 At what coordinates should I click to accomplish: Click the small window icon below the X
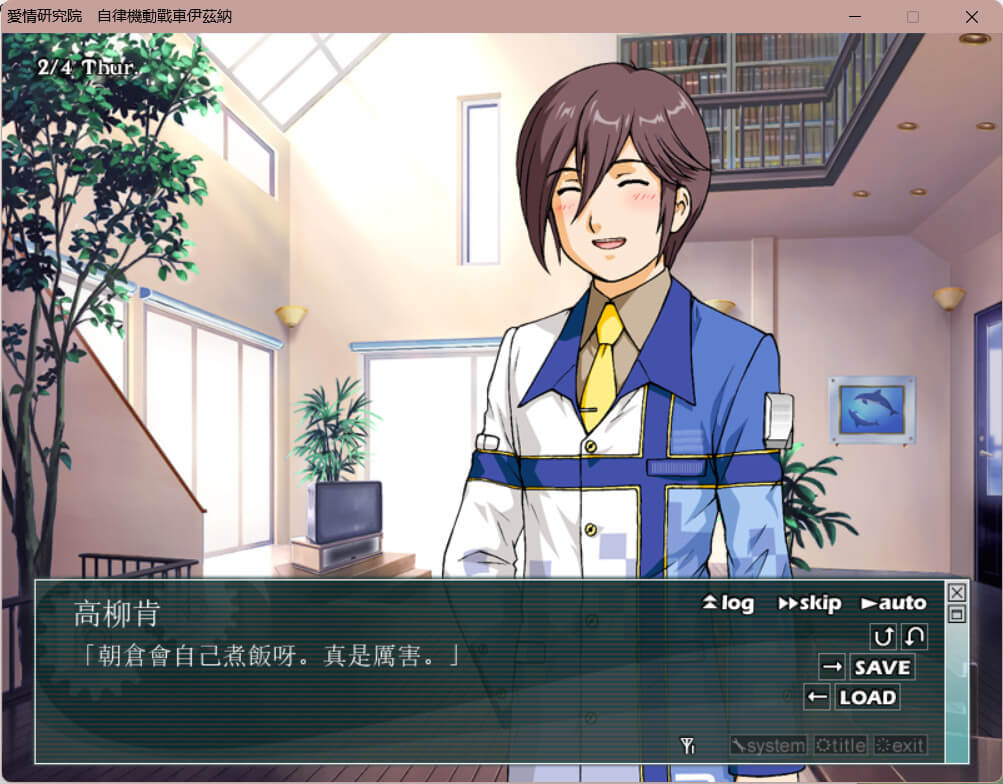coord(957,614)
